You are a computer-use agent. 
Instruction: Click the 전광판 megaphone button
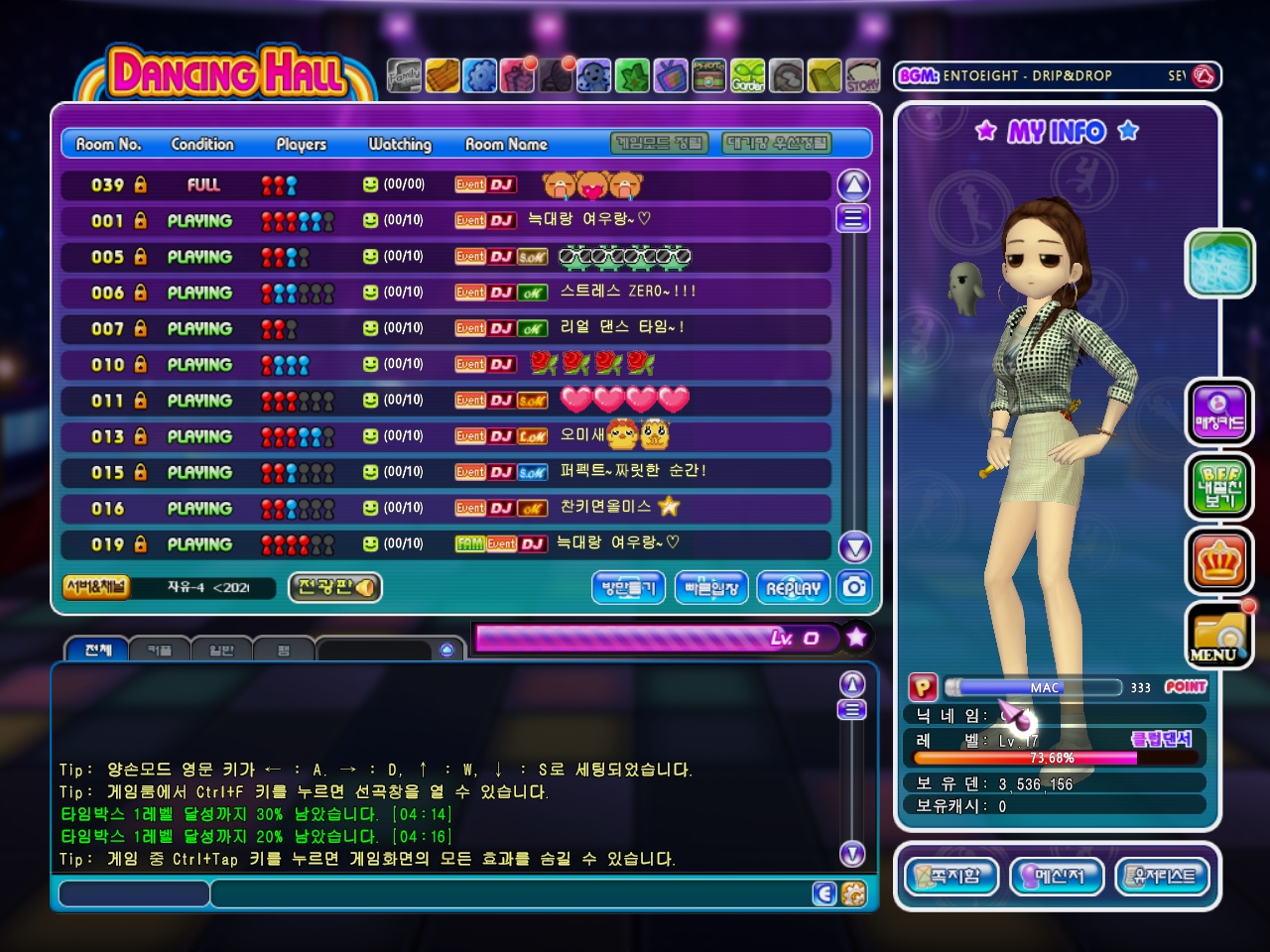(335, 587)
